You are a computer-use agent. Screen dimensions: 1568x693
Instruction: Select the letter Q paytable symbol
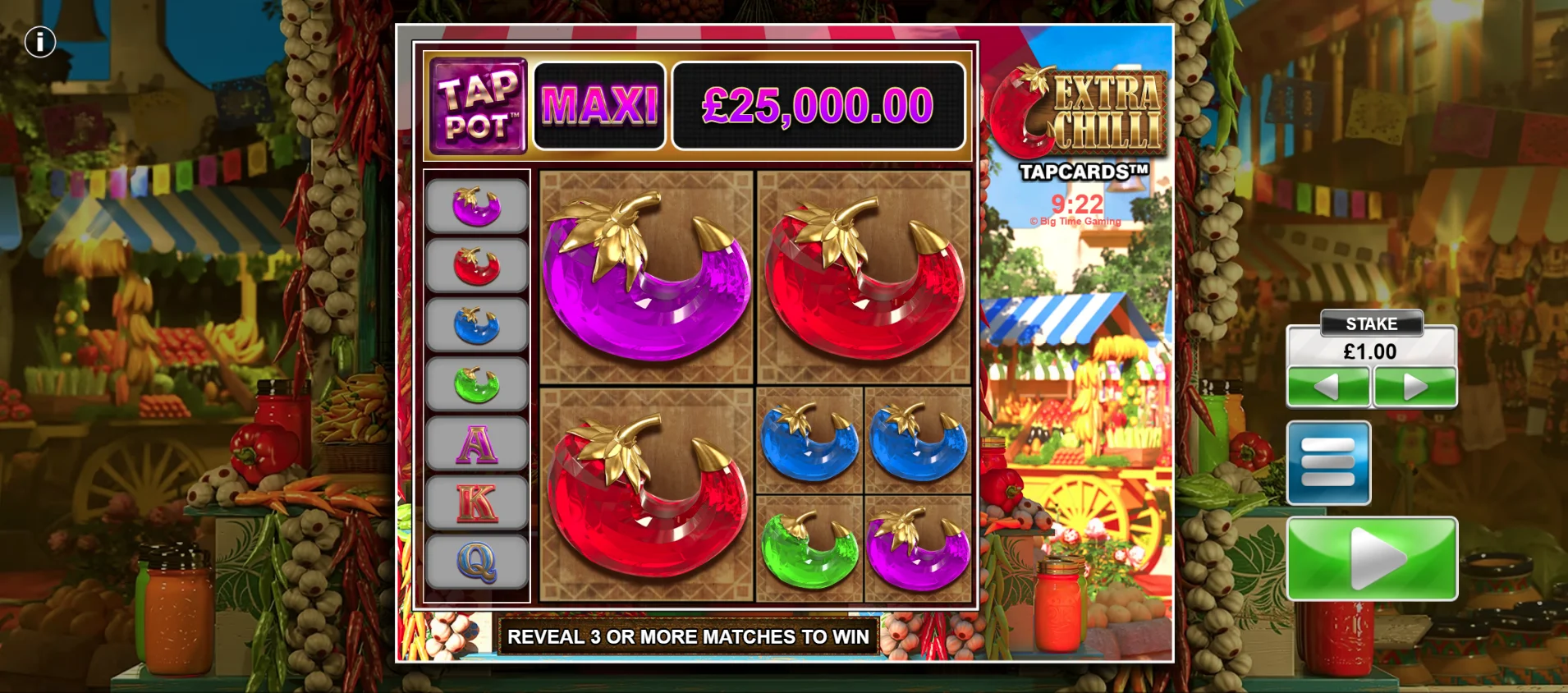pos(477,562)
